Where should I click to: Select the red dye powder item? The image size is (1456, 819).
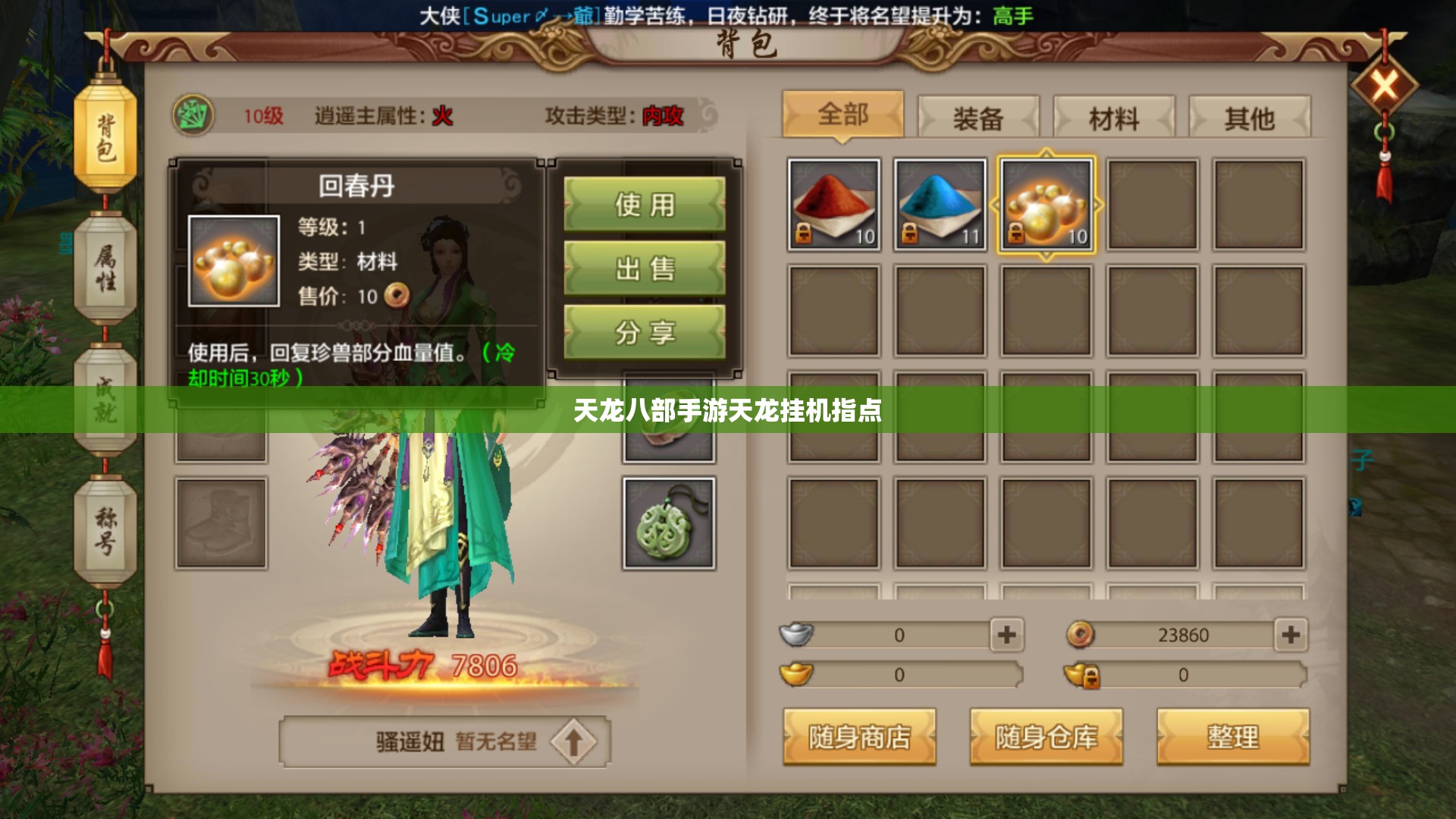point(833,202)
